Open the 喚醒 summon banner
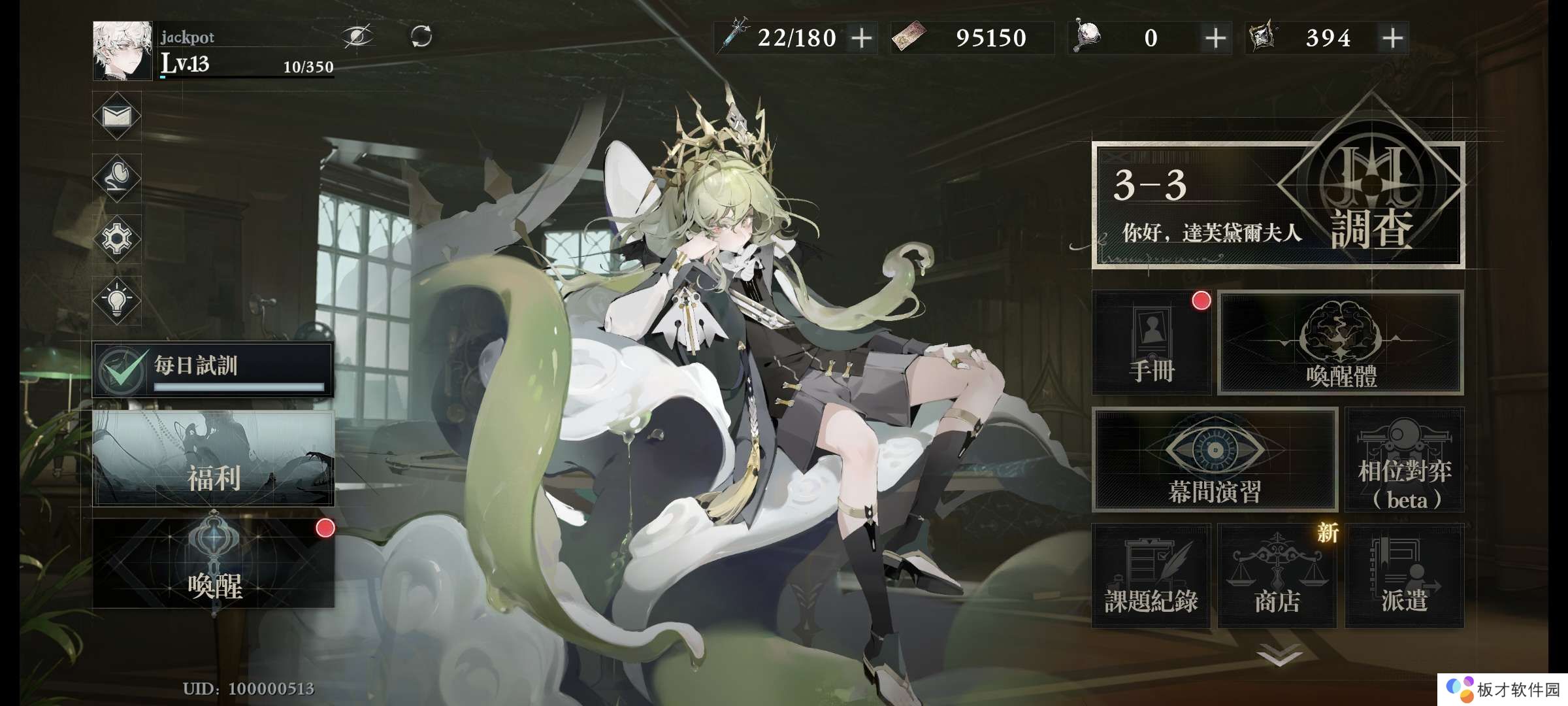Image resolution: width=1568 pixels, height=706 pixels. pyautogui.click(x=213, y=563)
